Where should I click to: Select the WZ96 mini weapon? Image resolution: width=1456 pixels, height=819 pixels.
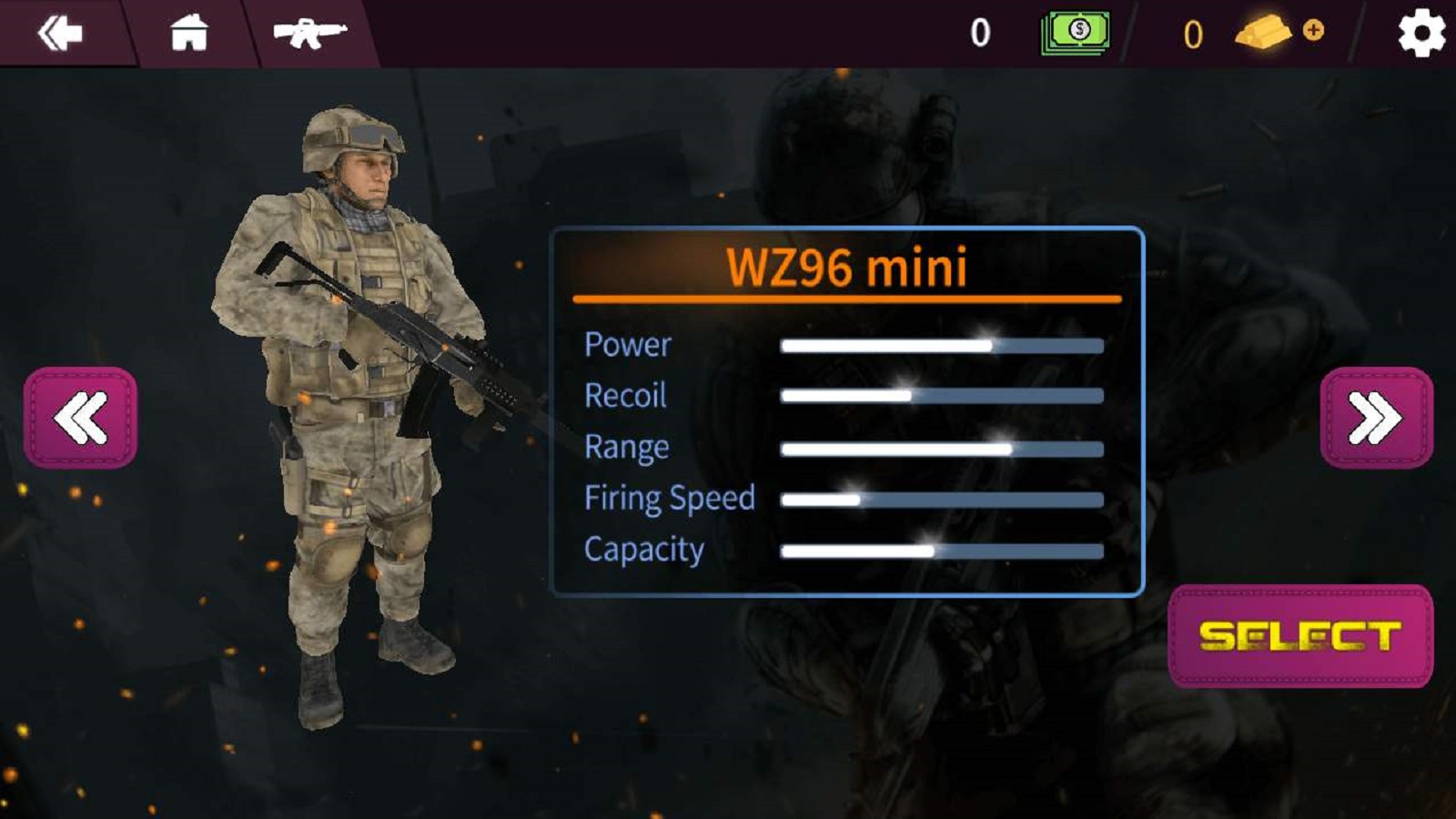(x=1299, y=636)
